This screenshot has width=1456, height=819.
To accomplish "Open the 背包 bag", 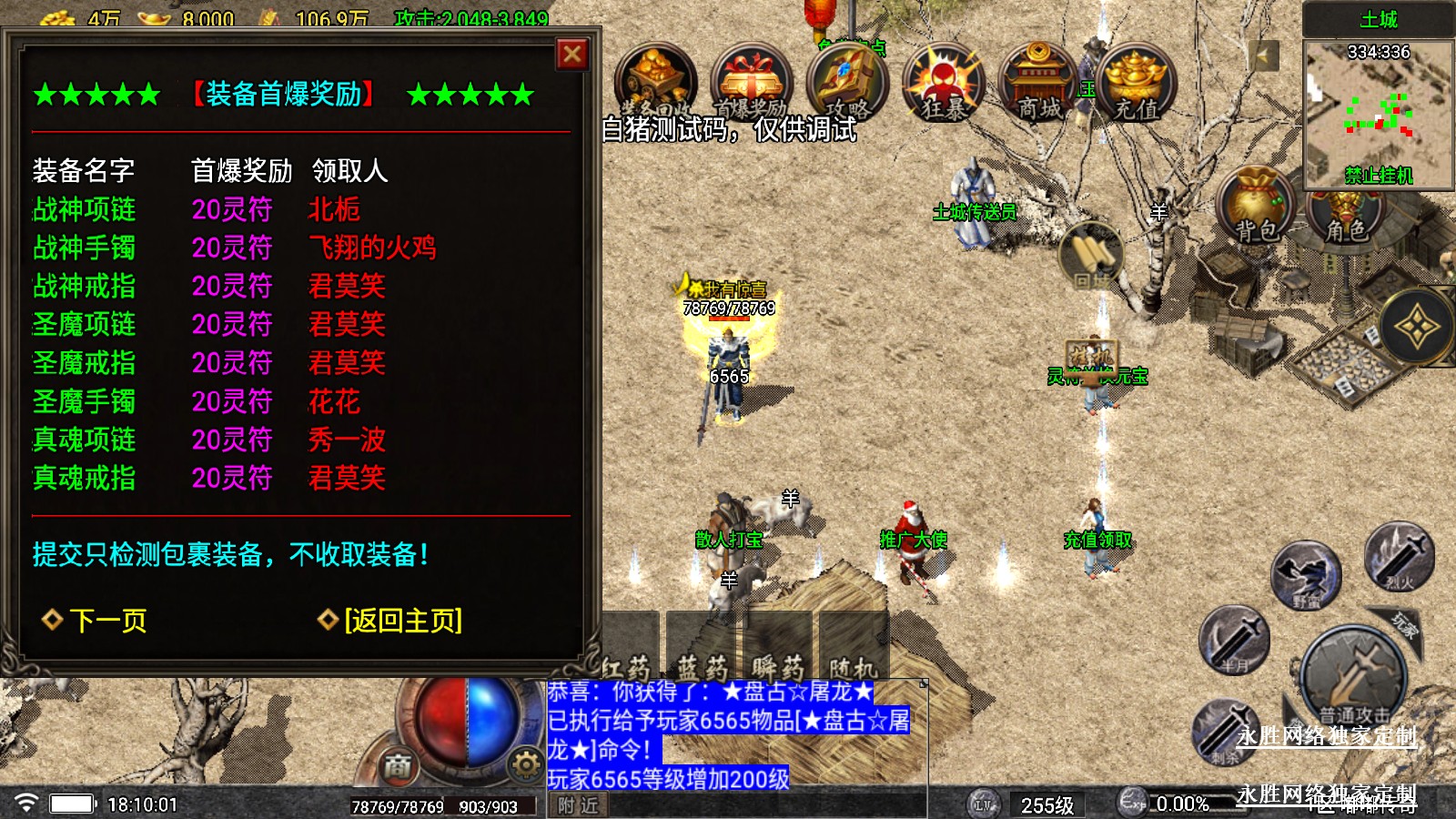I will [1257, 206].
